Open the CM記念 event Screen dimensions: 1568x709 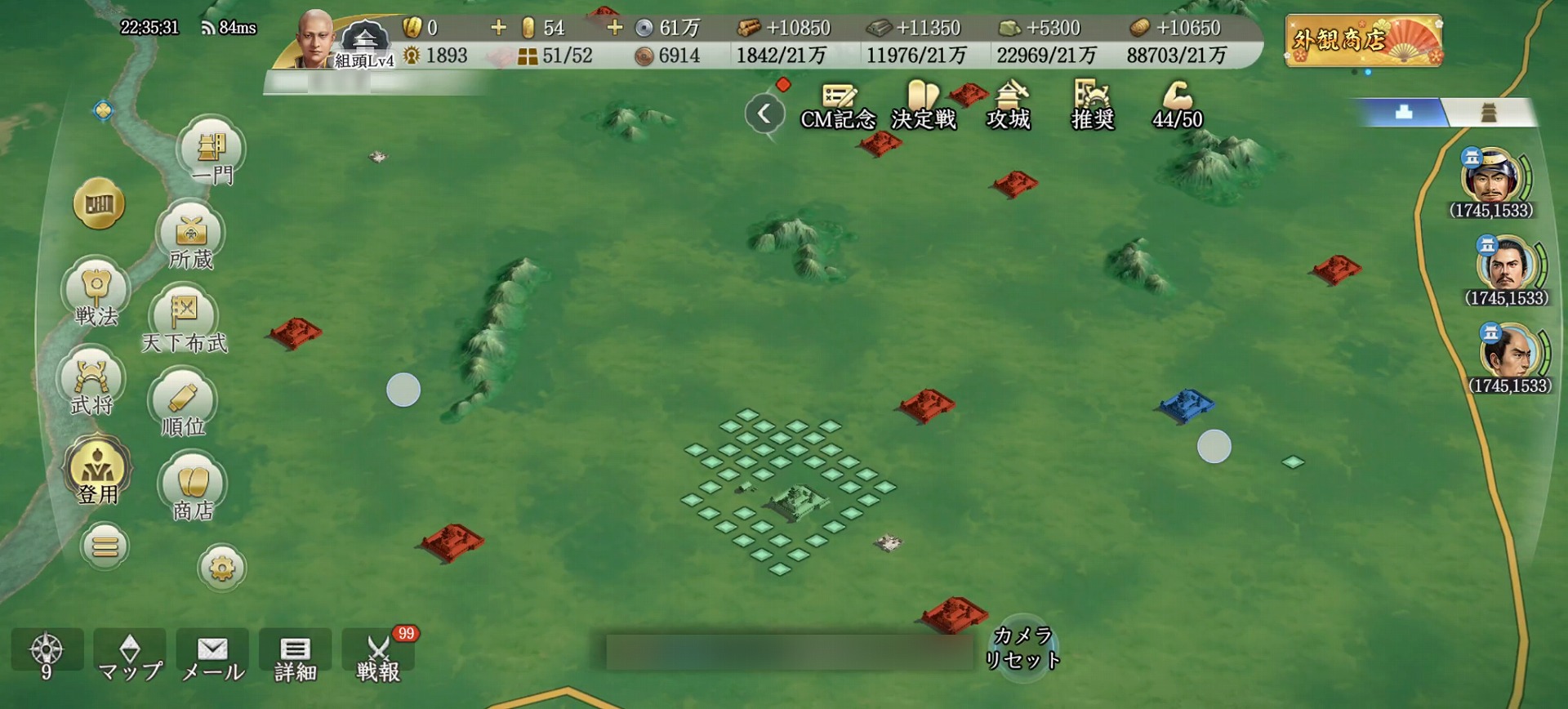tap(838, 106)
